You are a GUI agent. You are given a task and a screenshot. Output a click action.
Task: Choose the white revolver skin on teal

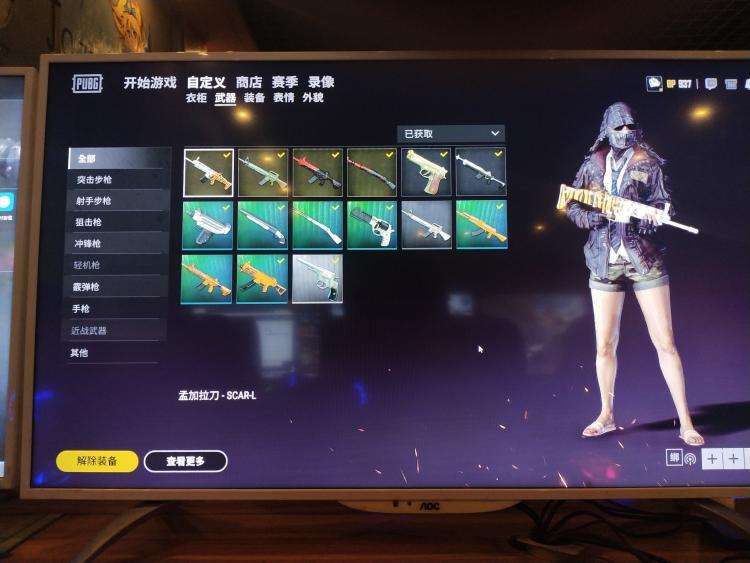[372, 225]
